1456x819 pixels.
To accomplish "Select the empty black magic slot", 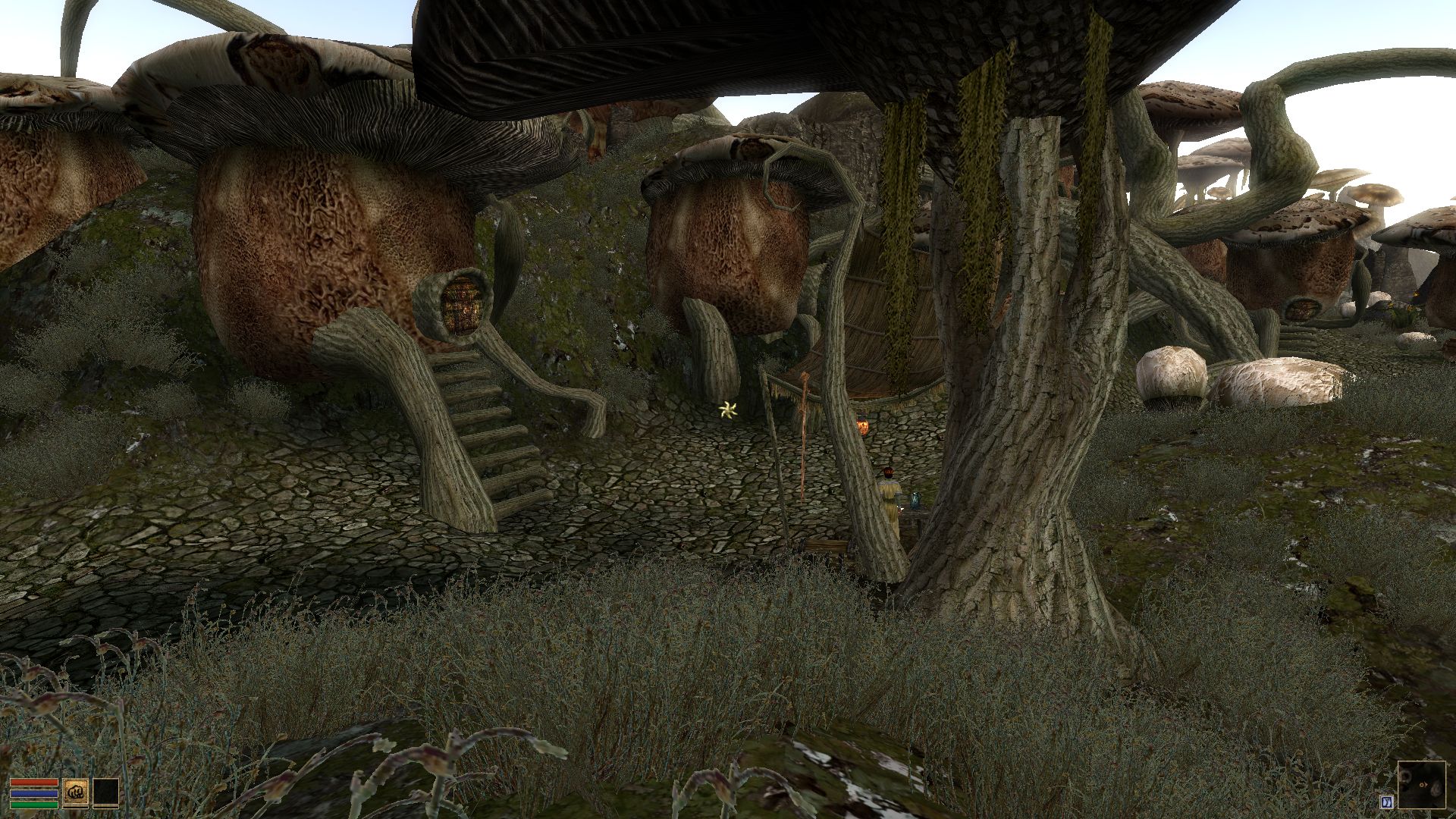I will click(105, 792).
